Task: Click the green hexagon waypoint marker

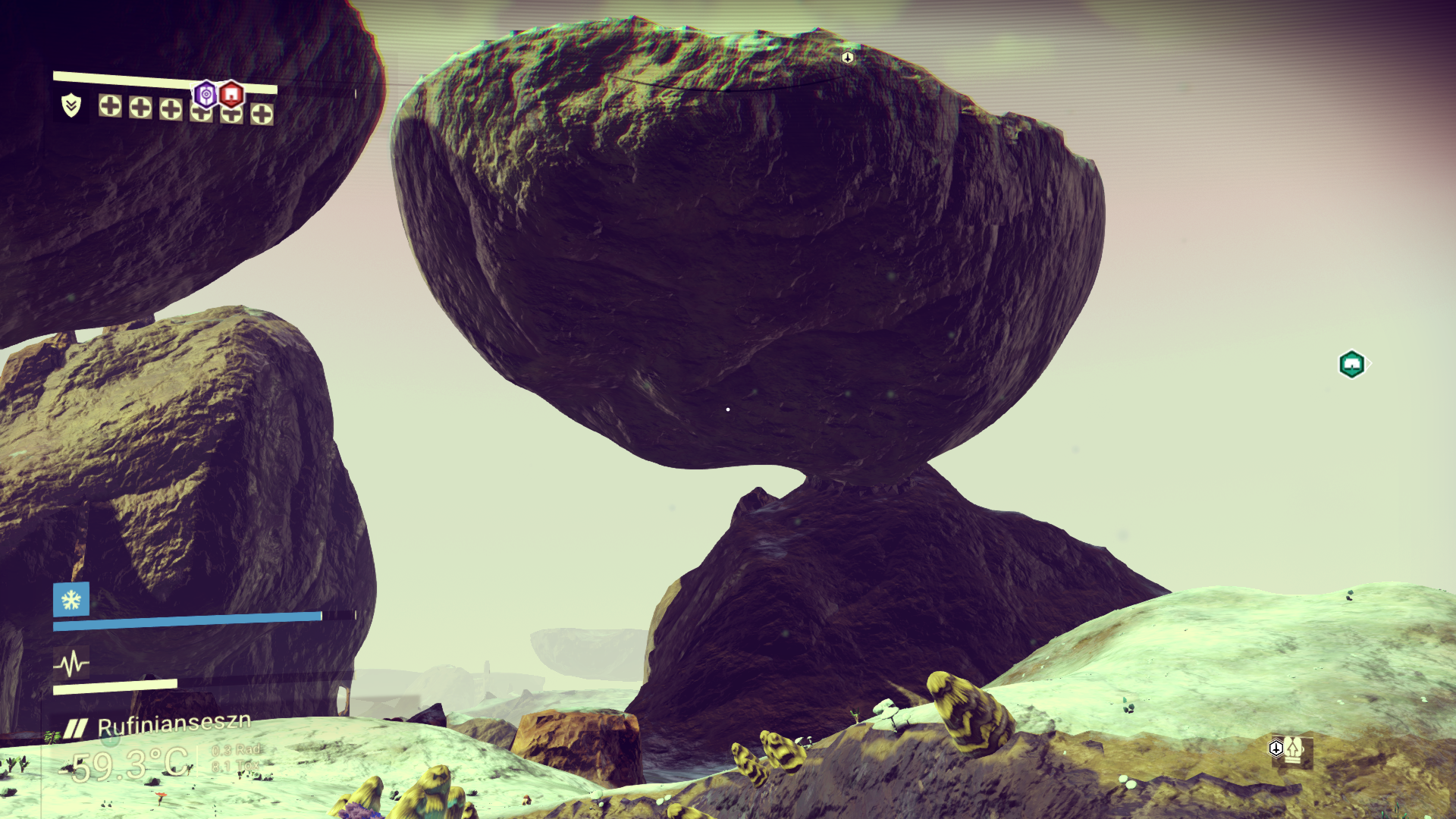Action: tap(1351, 365)
